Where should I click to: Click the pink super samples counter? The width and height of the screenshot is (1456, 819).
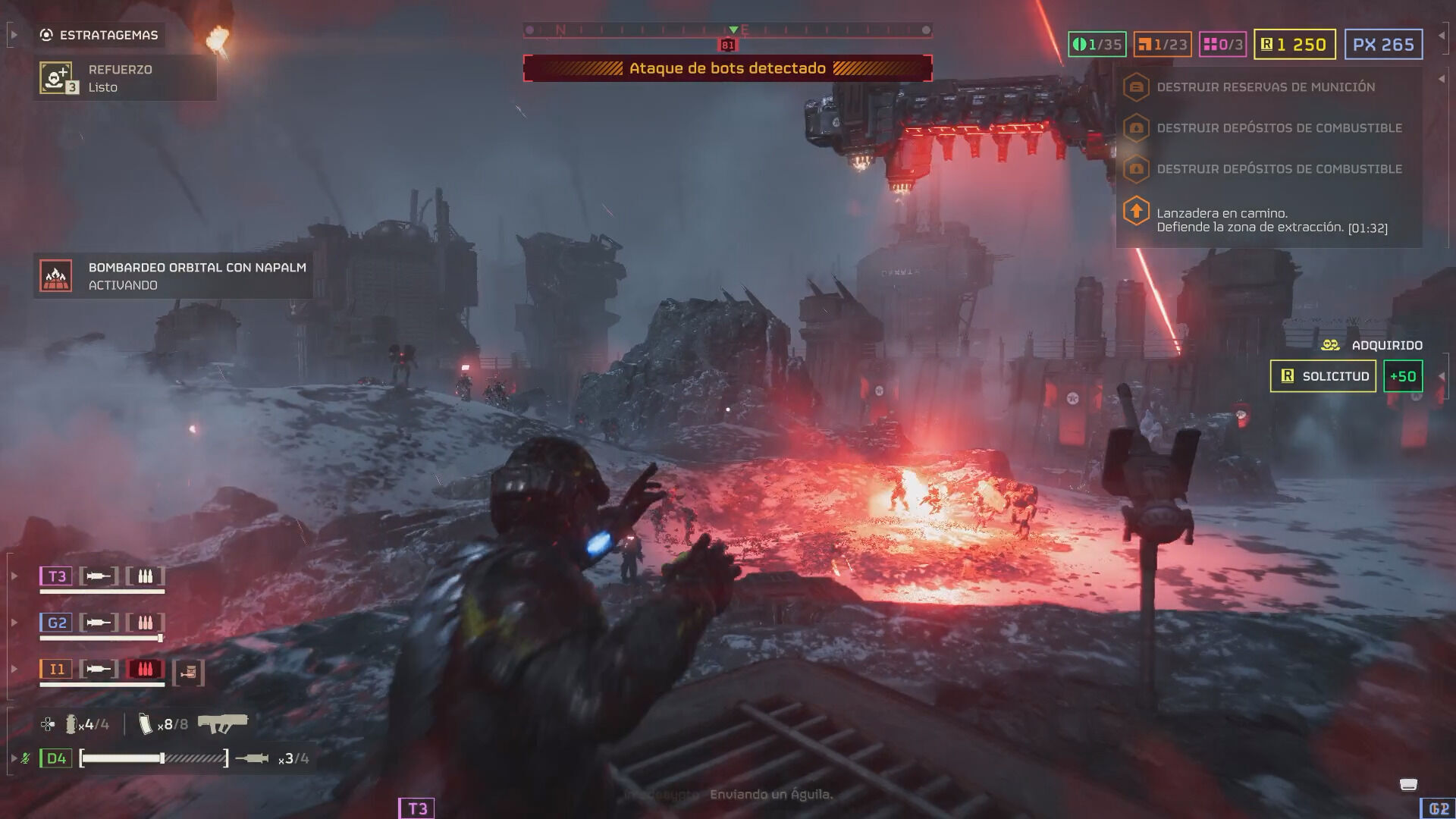[1222, 45]
